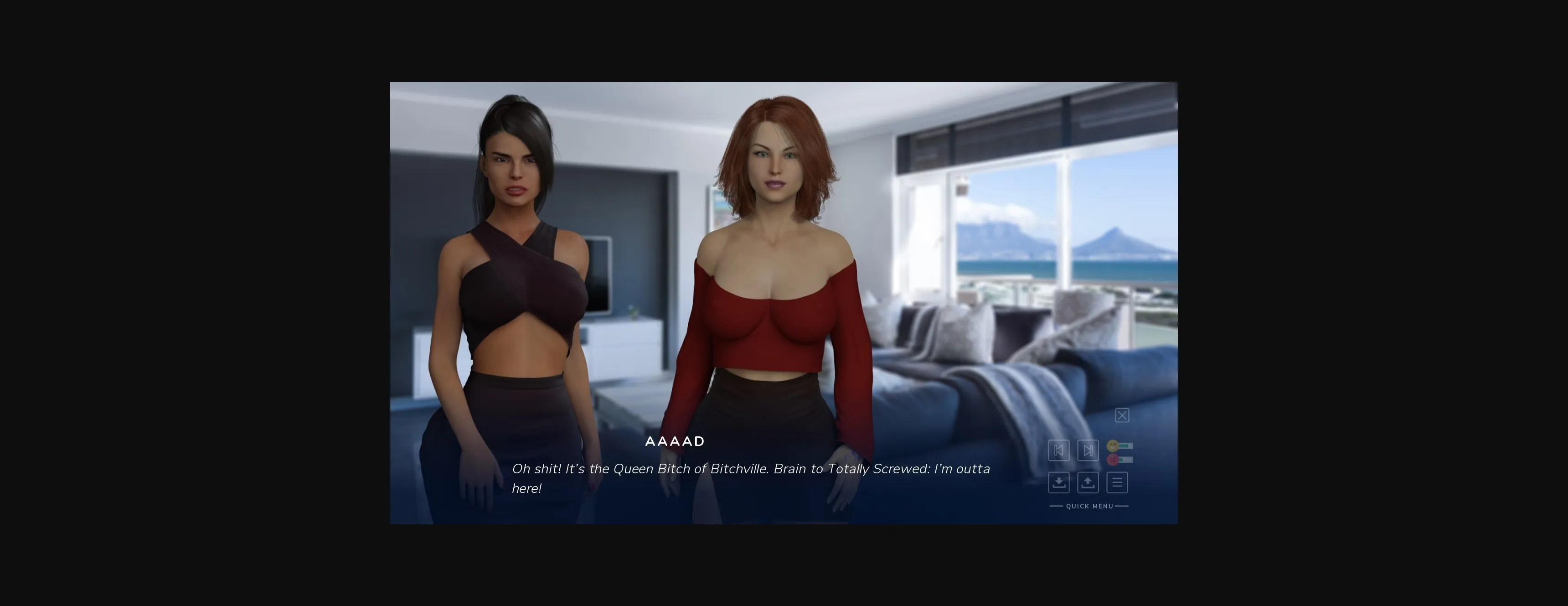Open the load game icon
This screenshot has height=606, width=1568.
point(1088,482)
